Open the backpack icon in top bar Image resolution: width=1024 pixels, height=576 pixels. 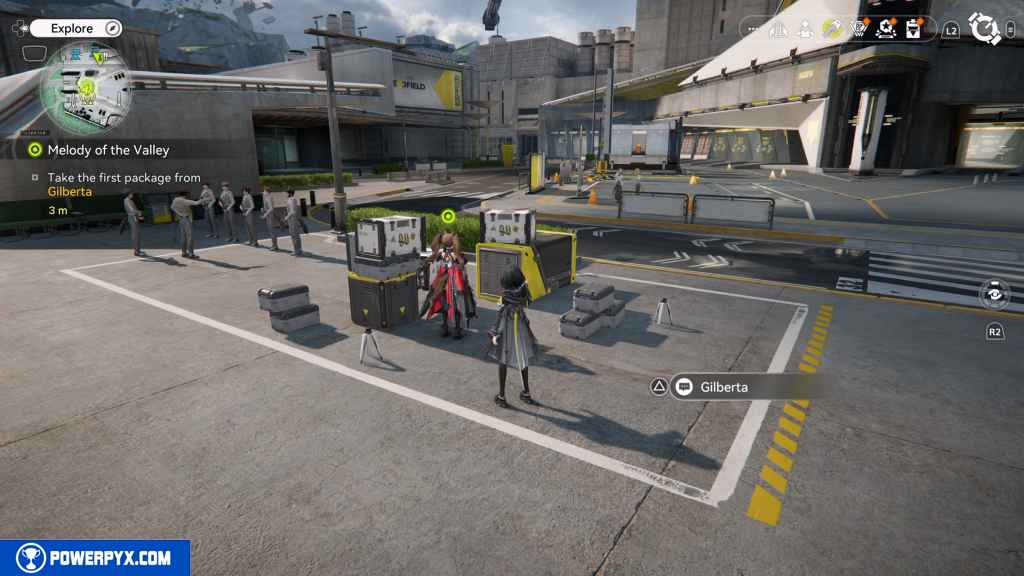pos(913,29)
